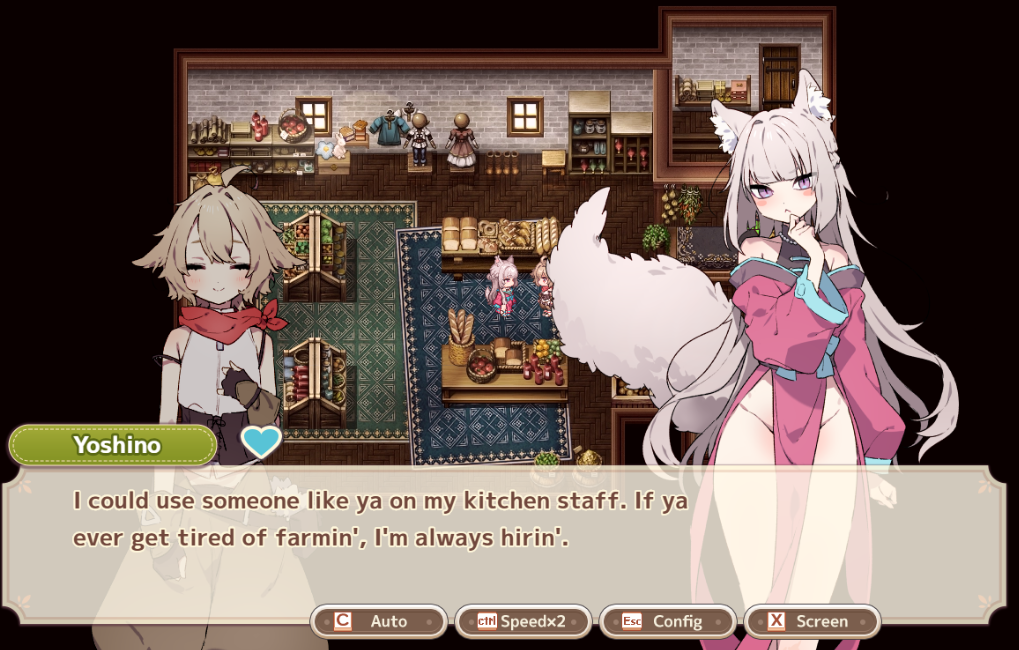Click the blue heart affection icon
This screenshot has height=650, width=1019.
[261, 441]
